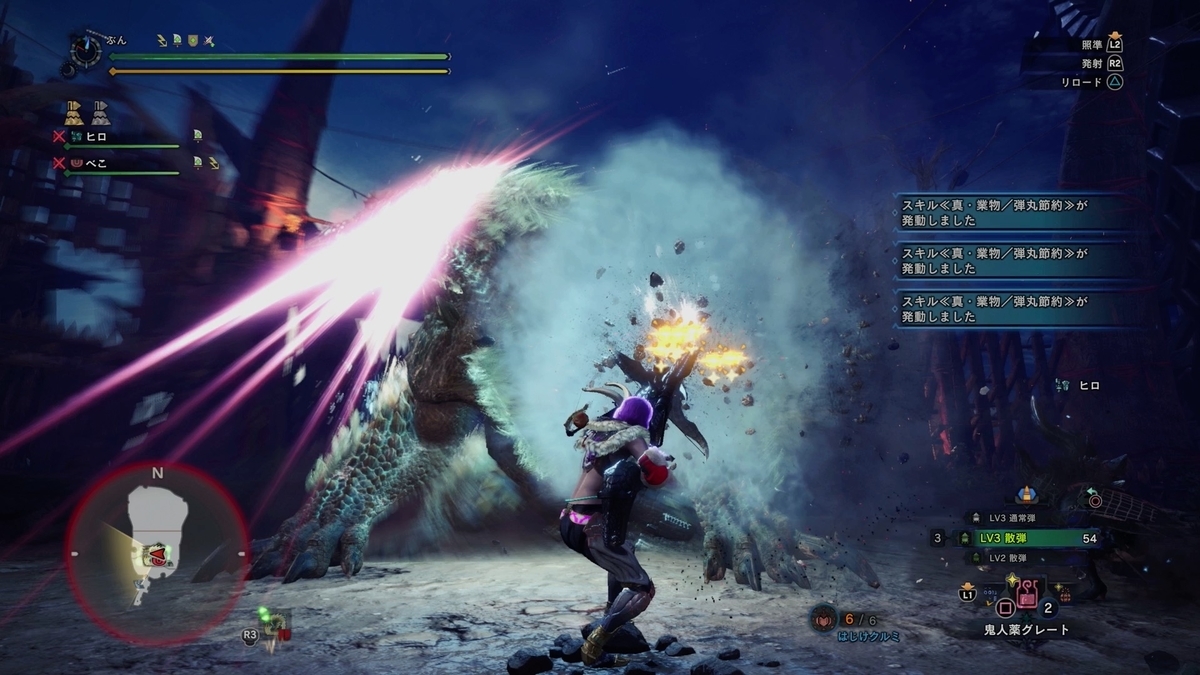Open the circular minimap
1200x675 pixels.
coord(157,553)
